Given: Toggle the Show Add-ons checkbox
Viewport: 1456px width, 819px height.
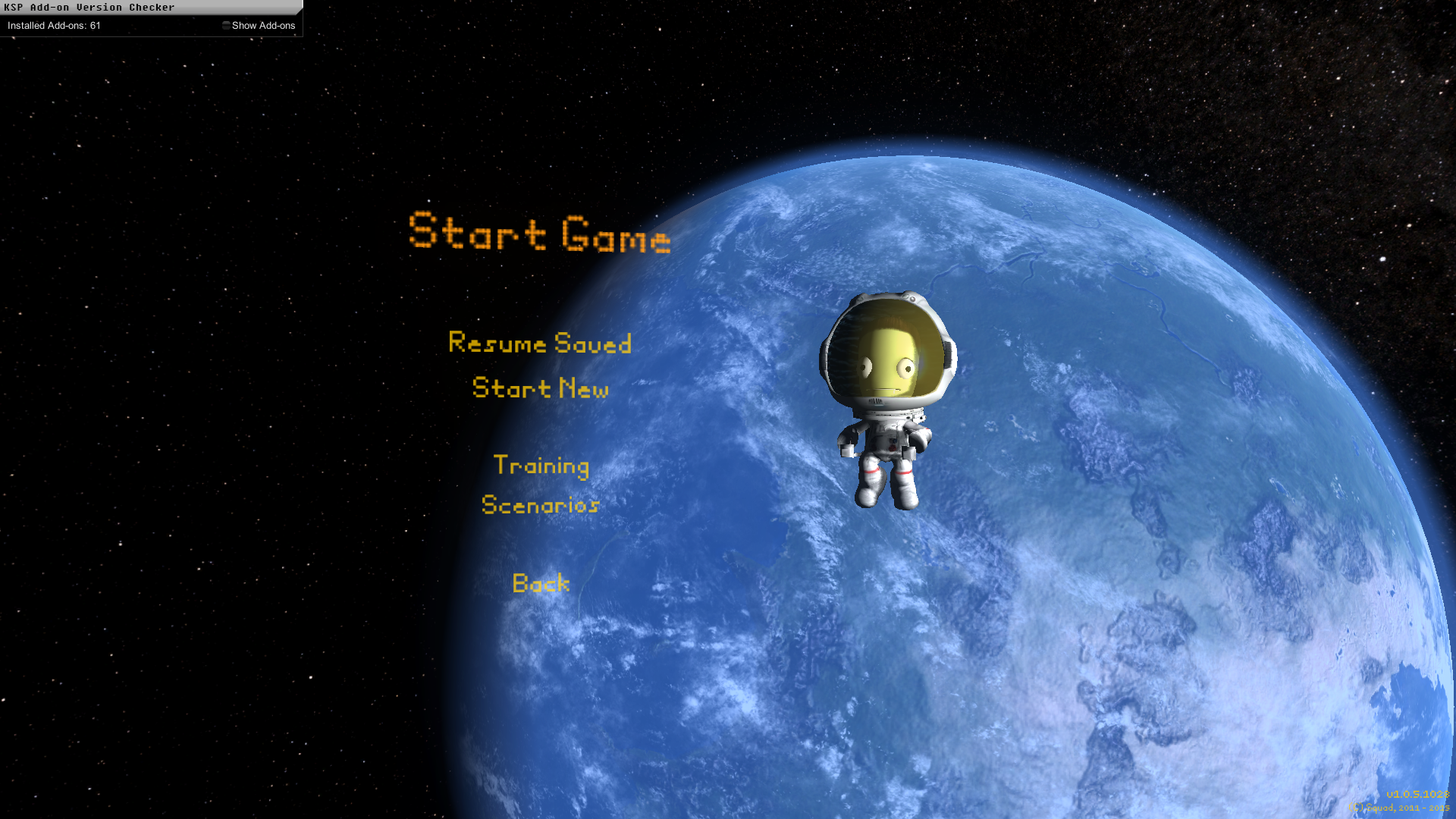Looking at the screenshot, I should click(x=226, y=26).
